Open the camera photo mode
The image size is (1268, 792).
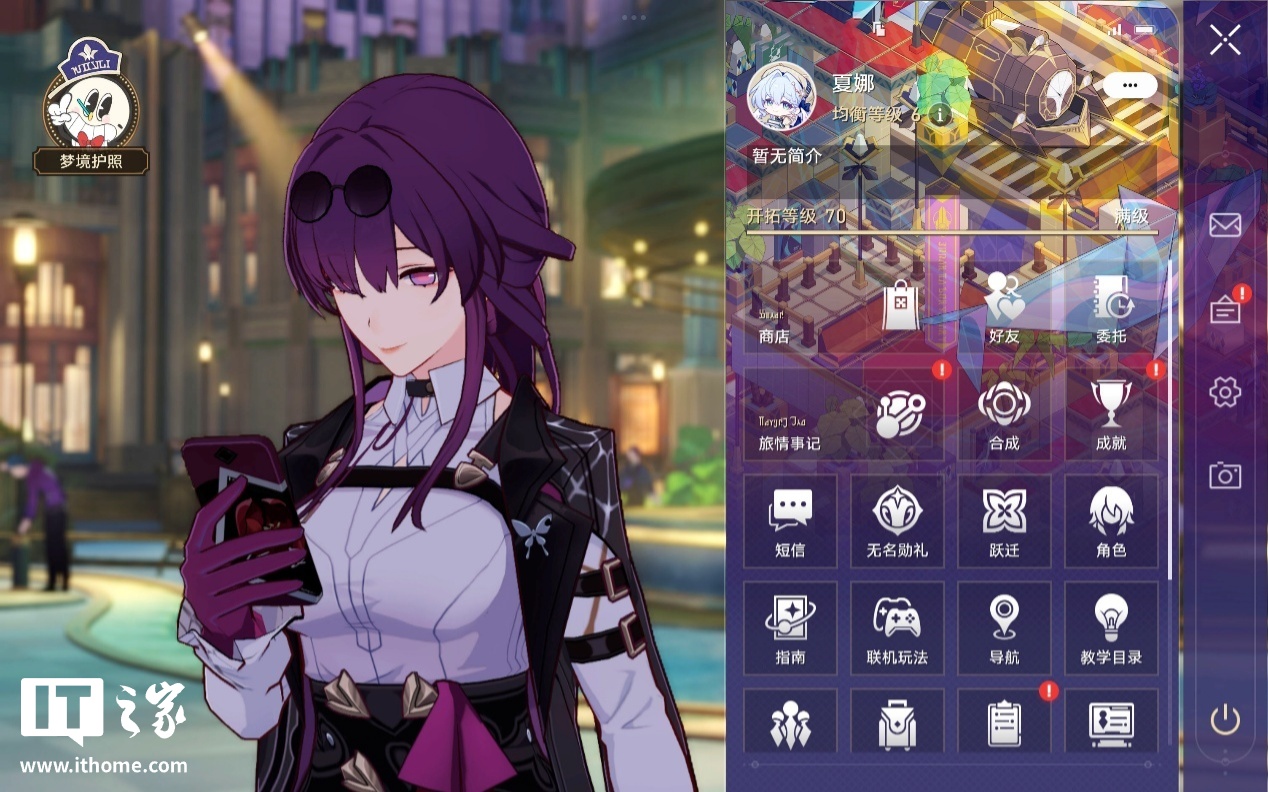(1224, 475)
